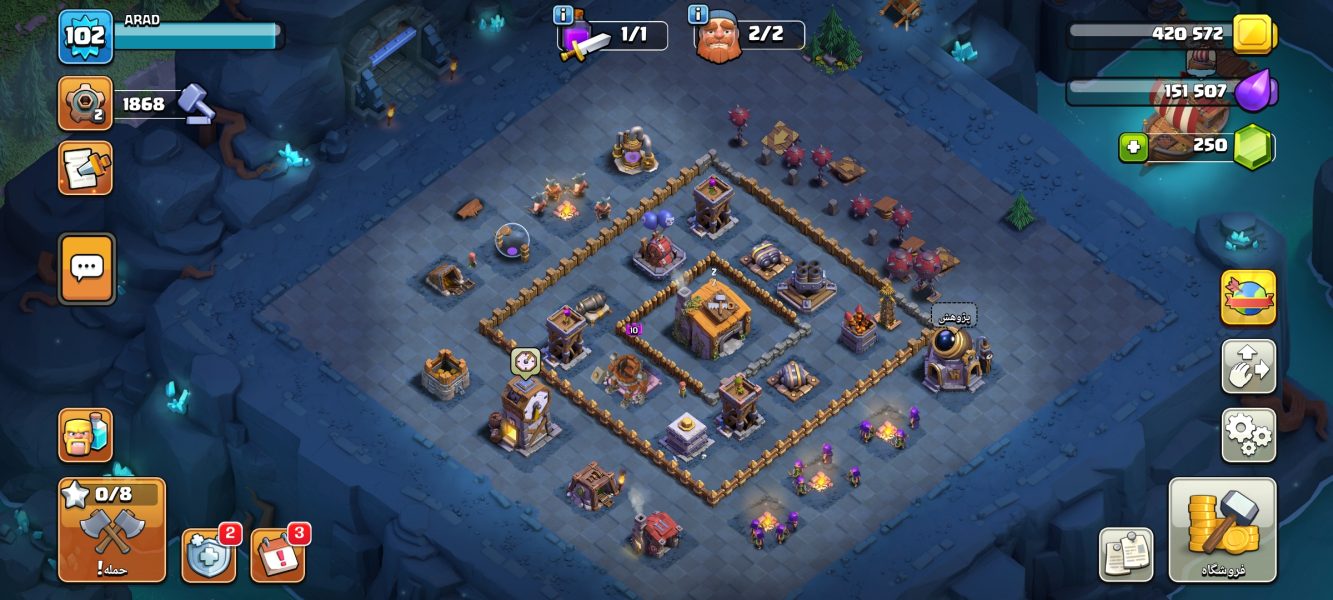The width and height of the screenshot is (1333, 600).
Task: Show info for the army camp counter
Action: pos(563,15)
